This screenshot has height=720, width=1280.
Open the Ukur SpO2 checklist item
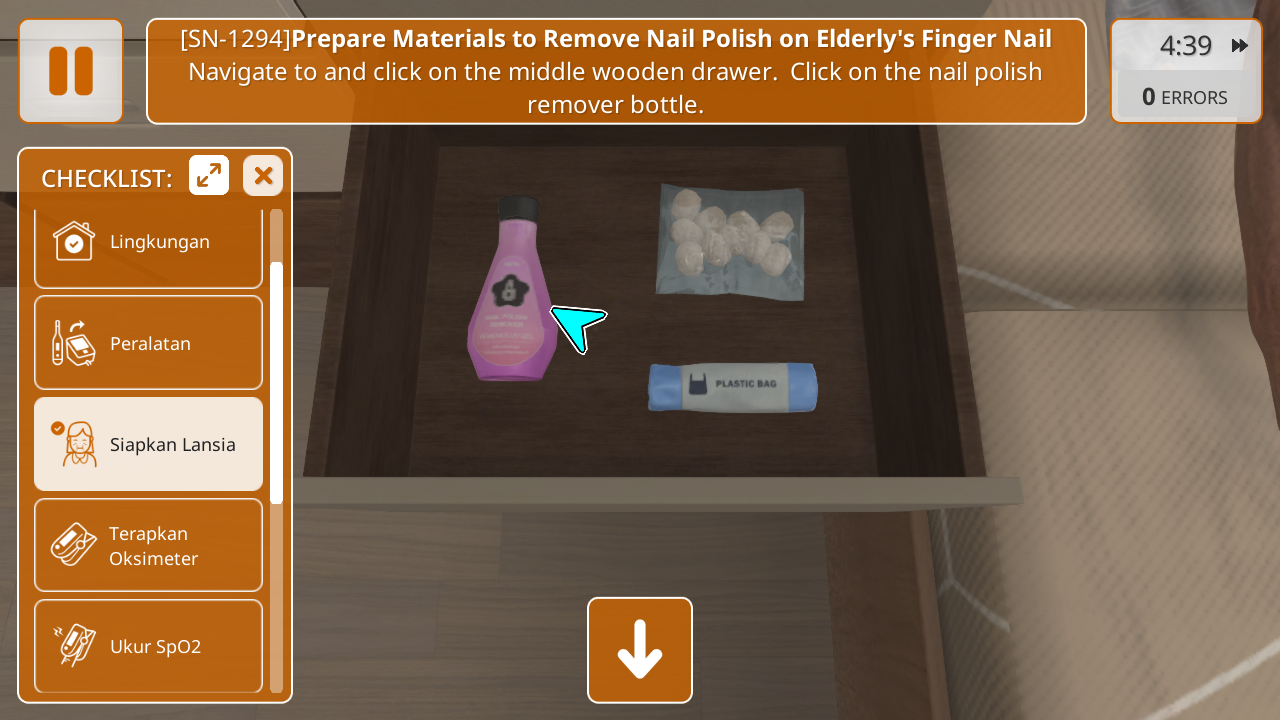pyautogui.click(x=148, y=645)
